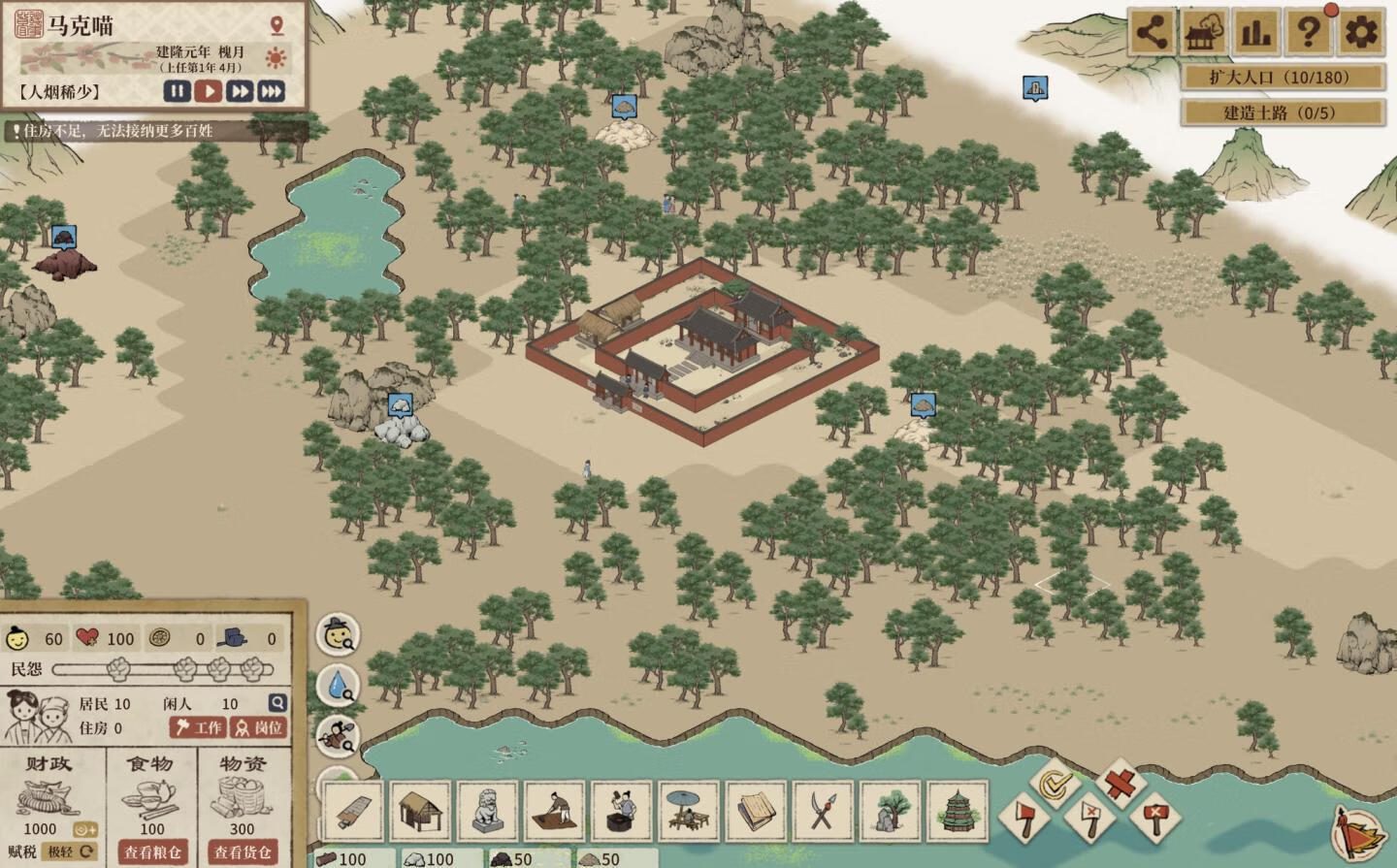Set time to double fast-forward speed
1397x868 pixels.
click(240, 91)
